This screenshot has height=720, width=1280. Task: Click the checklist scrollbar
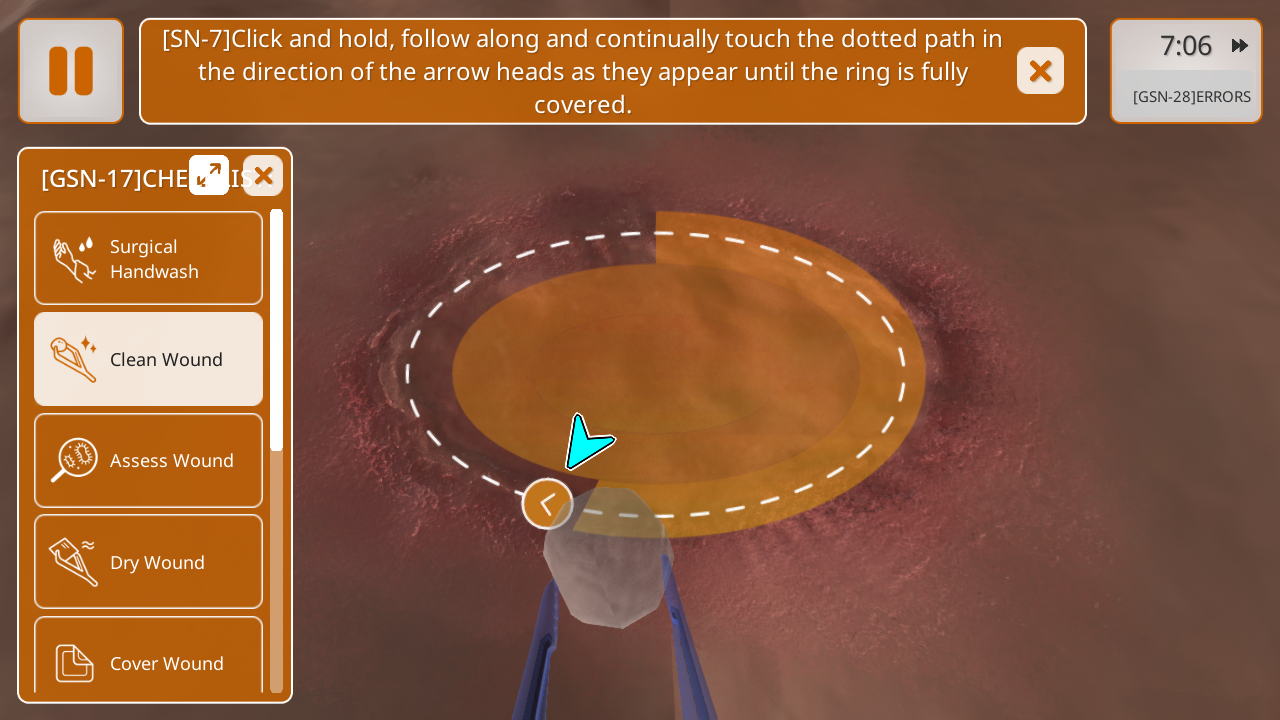pyautogui.click(x=277, y=330)
